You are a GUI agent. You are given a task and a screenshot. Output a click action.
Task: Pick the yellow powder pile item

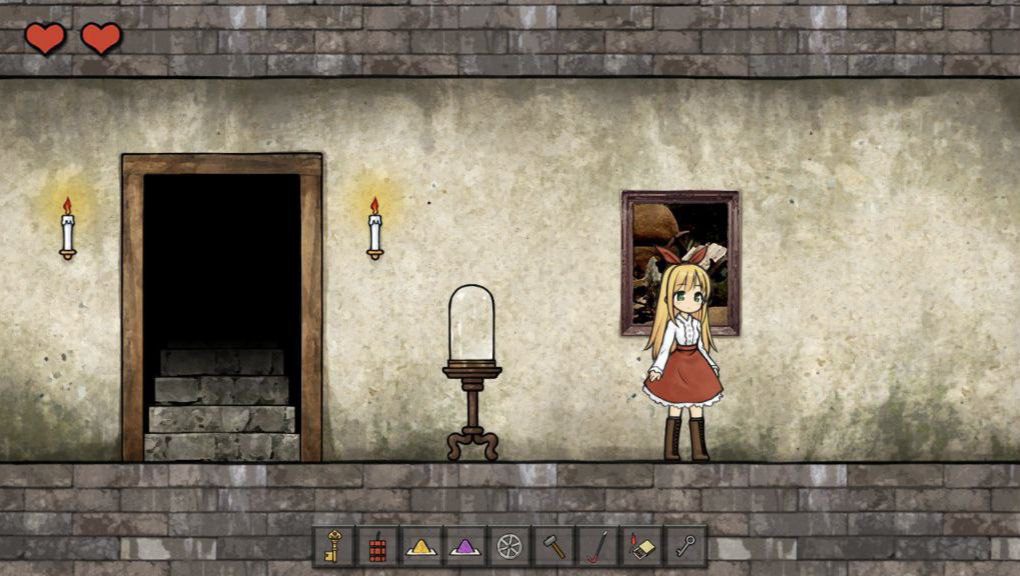(x=421, y=546)
